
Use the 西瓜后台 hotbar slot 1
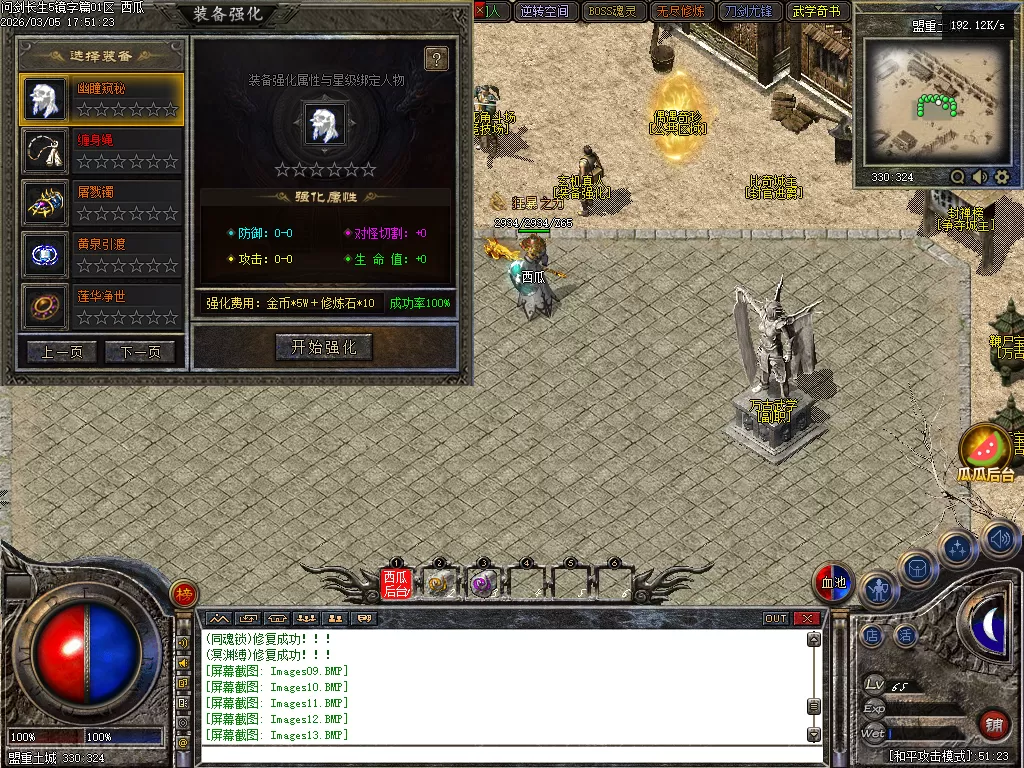396,583
